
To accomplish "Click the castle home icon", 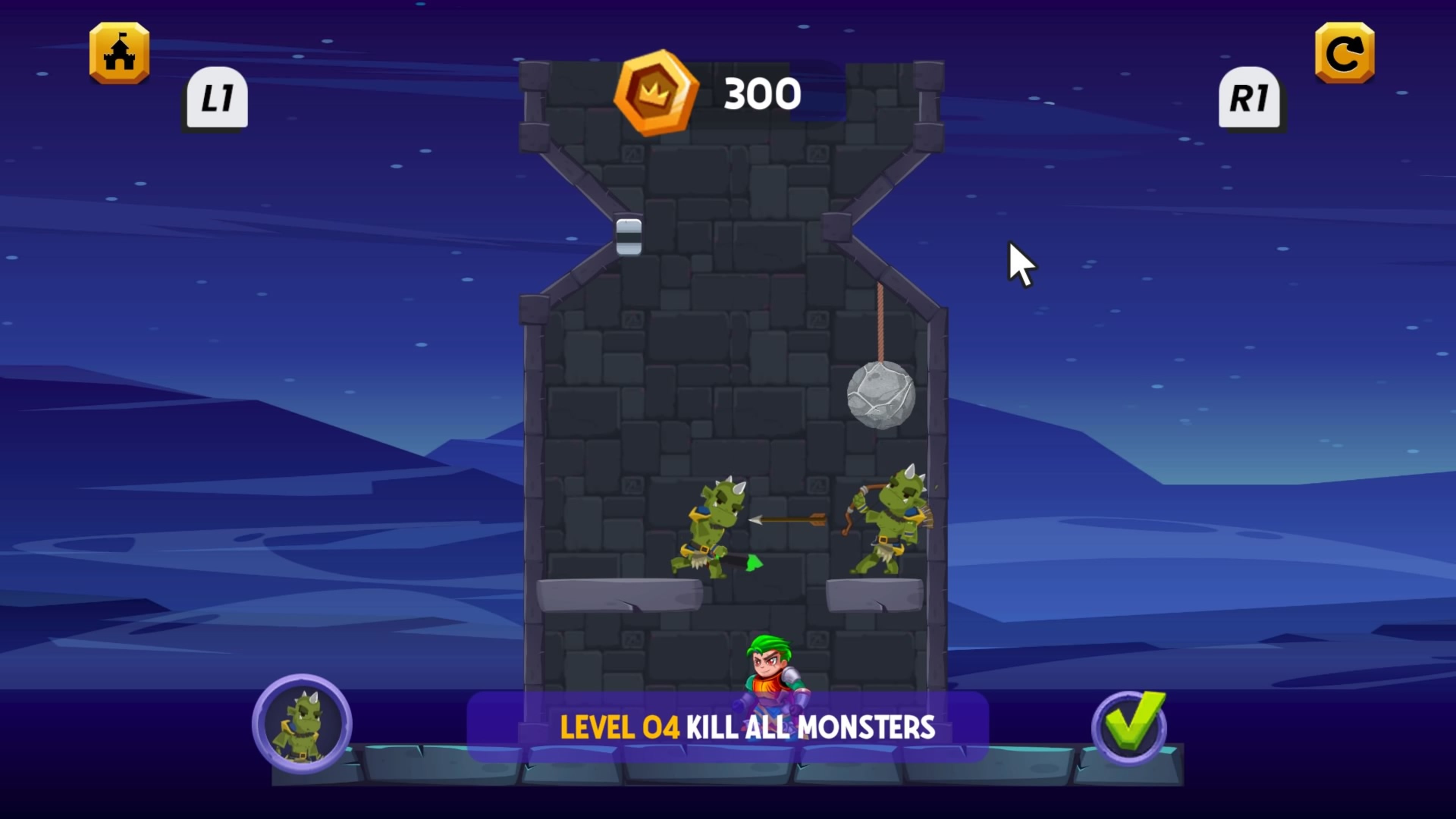I will 119,54.
